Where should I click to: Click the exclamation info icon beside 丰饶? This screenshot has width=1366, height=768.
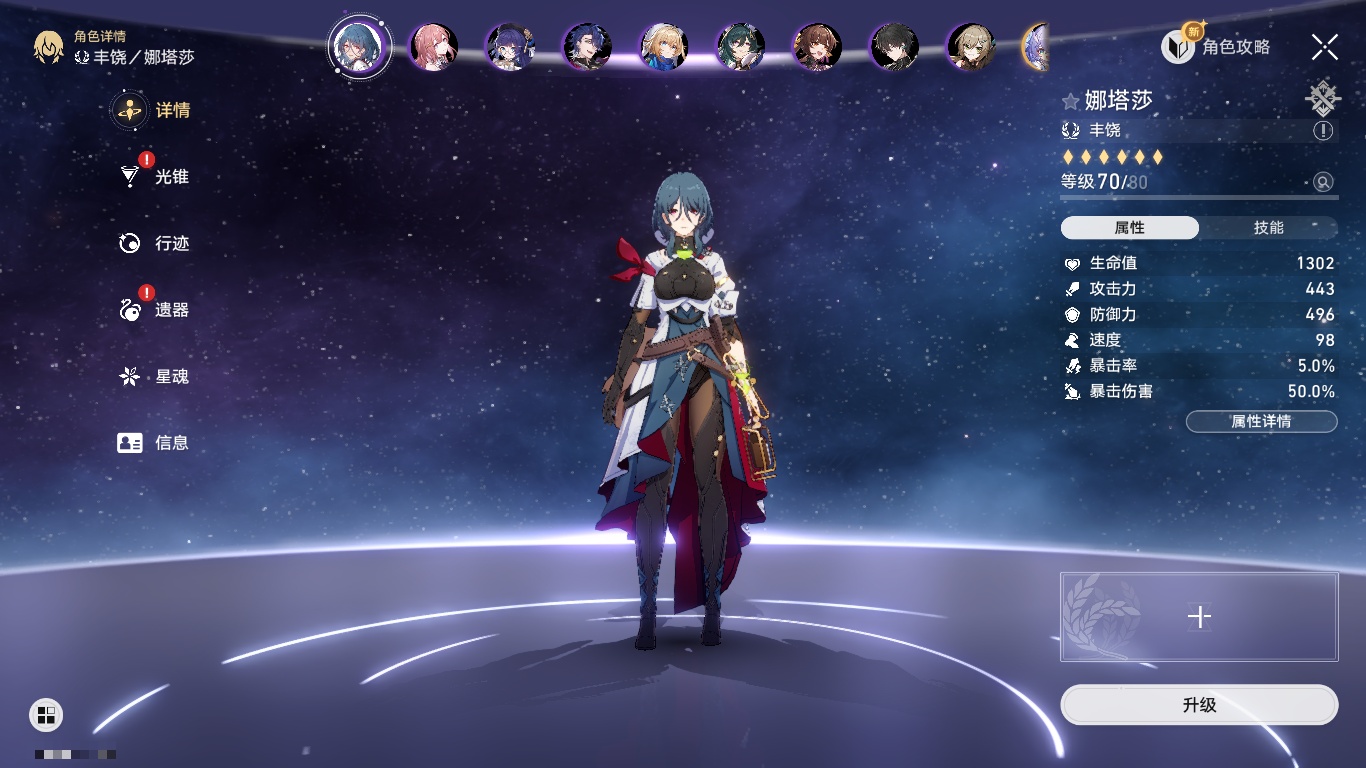coord(1323,131)
